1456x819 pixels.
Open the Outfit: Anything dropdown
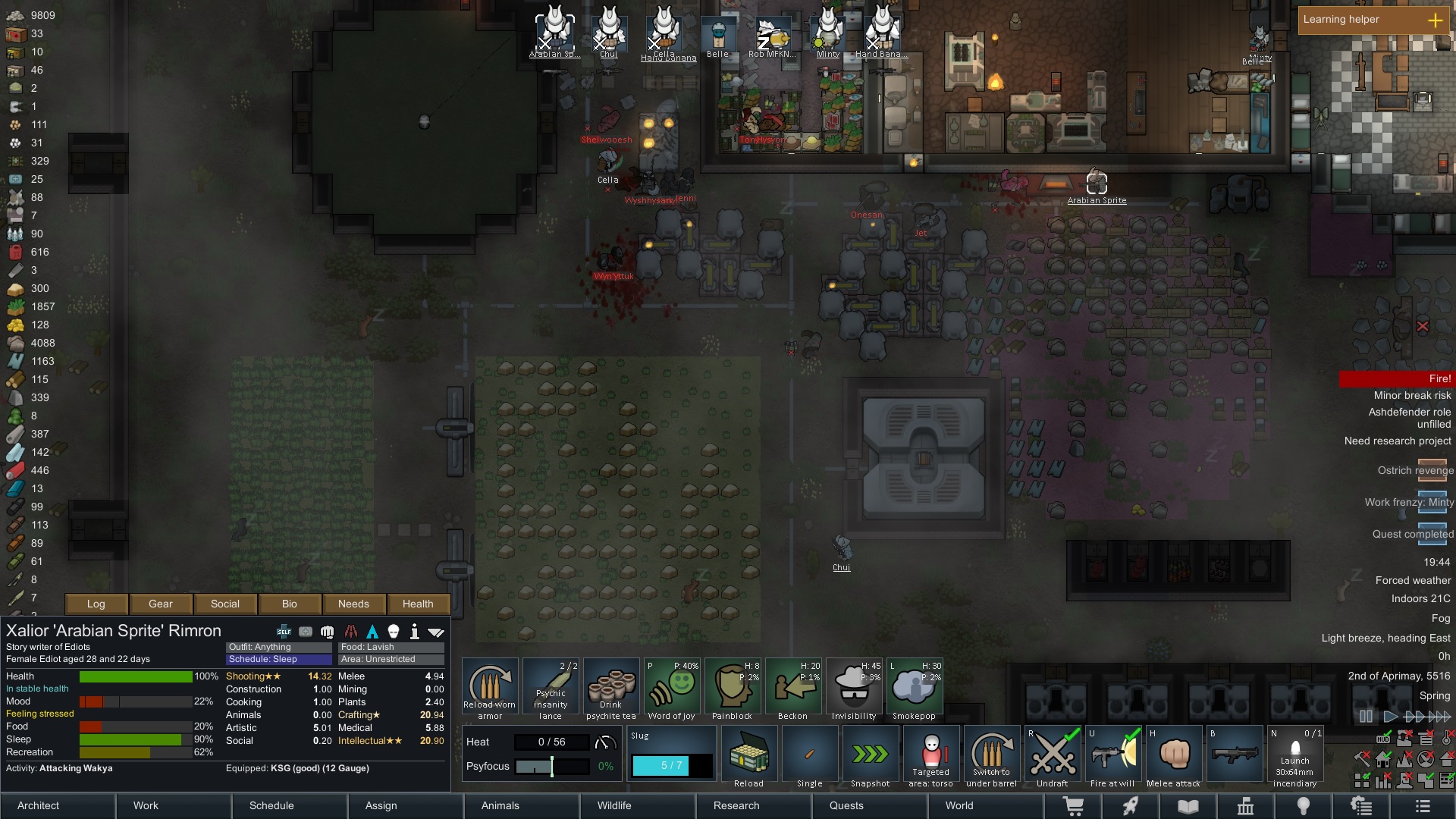coord(278,647)
